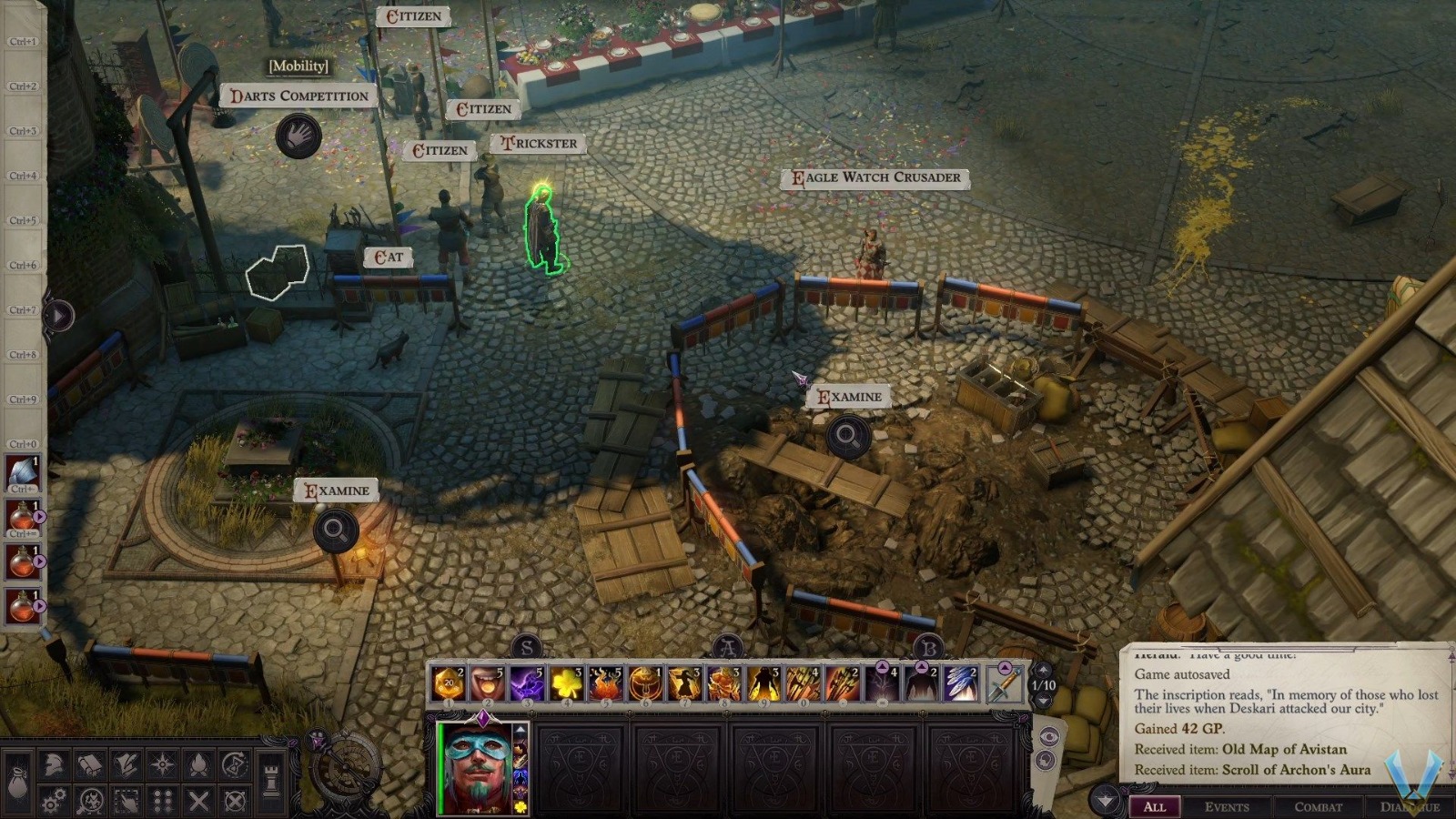The width and height of the screenshot is (1456, 819).
Task: Open the journal scroll icon
Action: [x=91, y=763]
